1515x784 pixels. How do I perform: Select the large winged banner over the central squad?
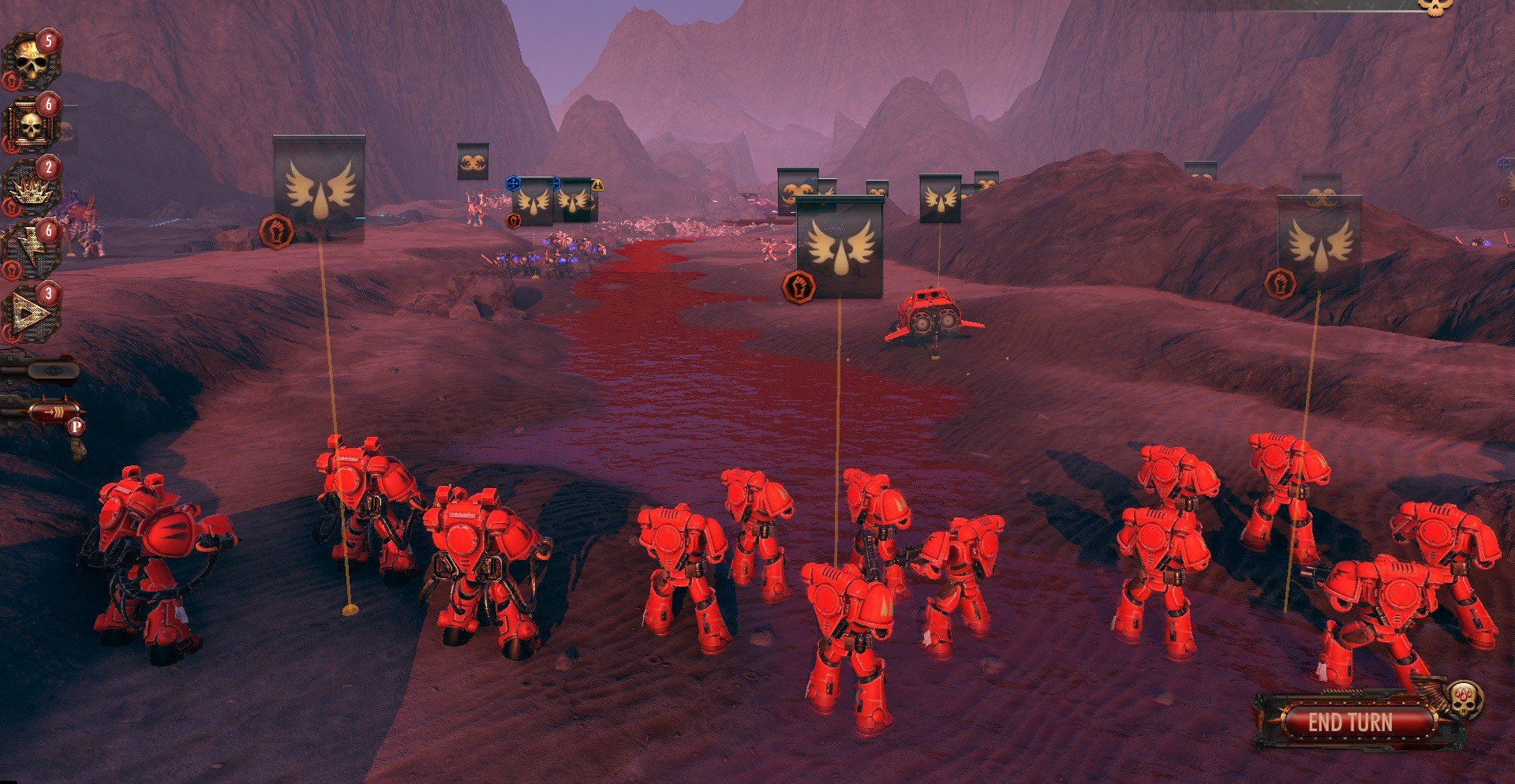click(x=839, y=246)
